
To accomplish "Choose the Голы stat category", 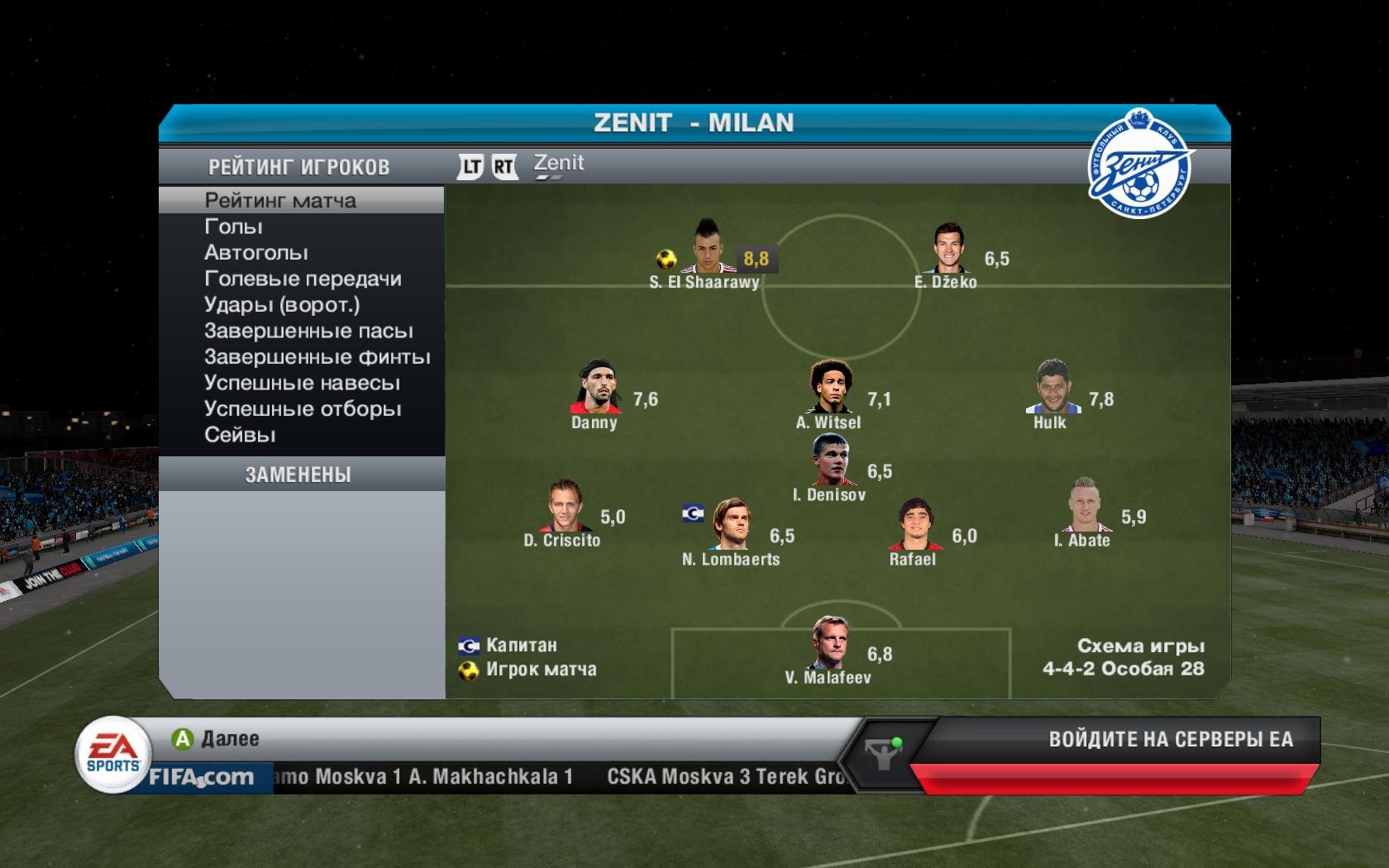I will pyautogui.click(x=233, y=227).
